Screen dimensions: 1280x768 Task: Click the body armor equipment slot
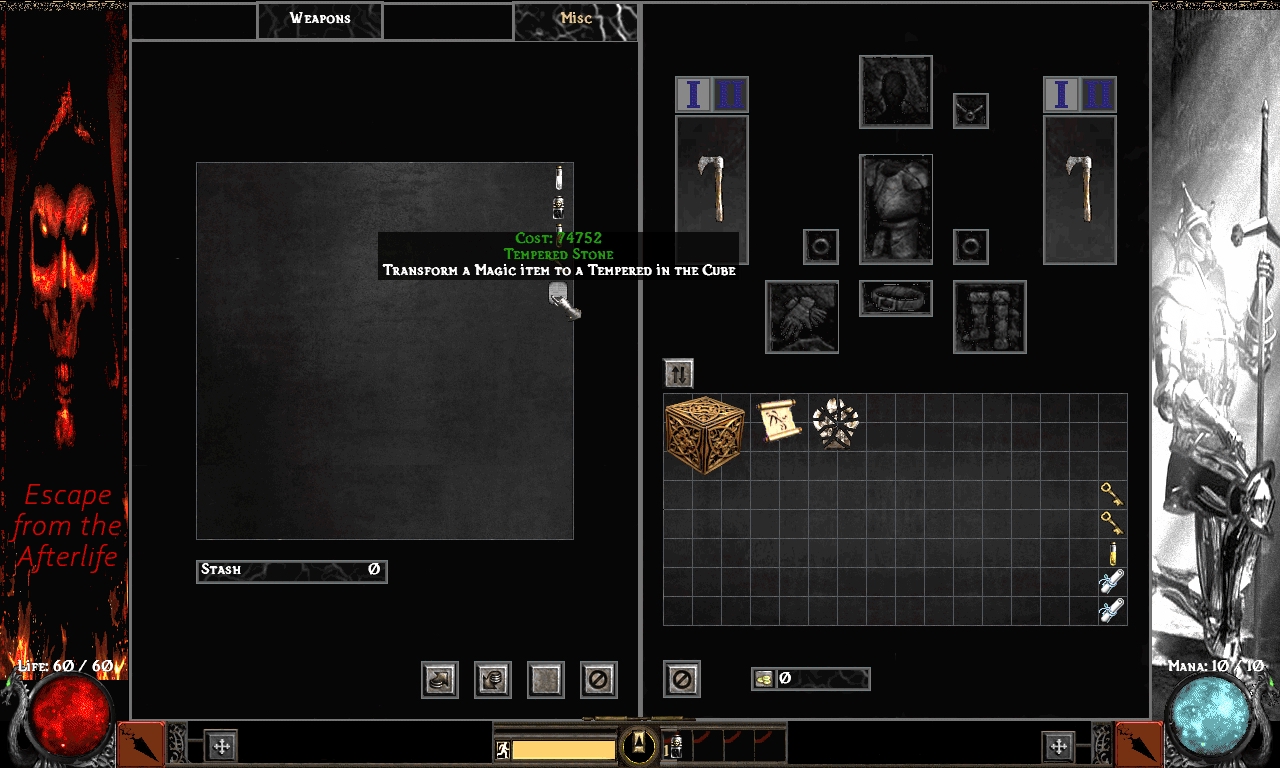[896, 208]
